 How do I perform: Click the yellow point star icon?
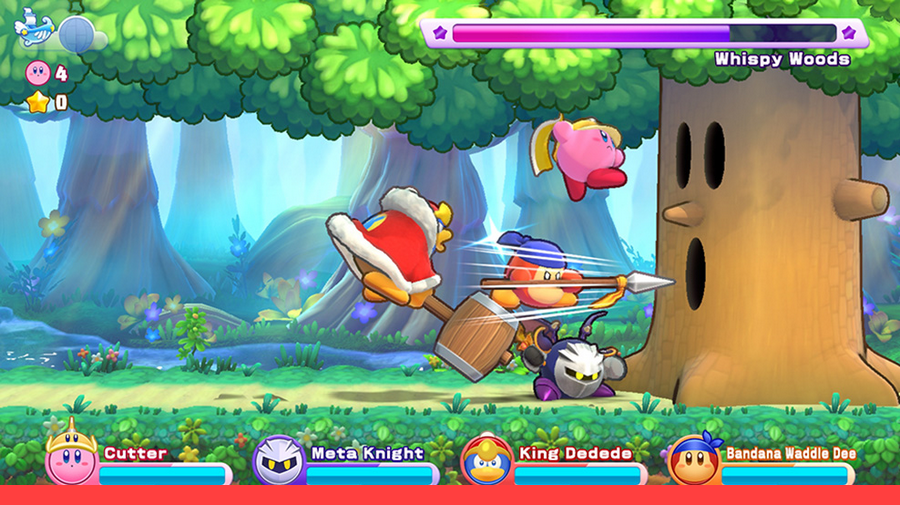coord(38,101)
